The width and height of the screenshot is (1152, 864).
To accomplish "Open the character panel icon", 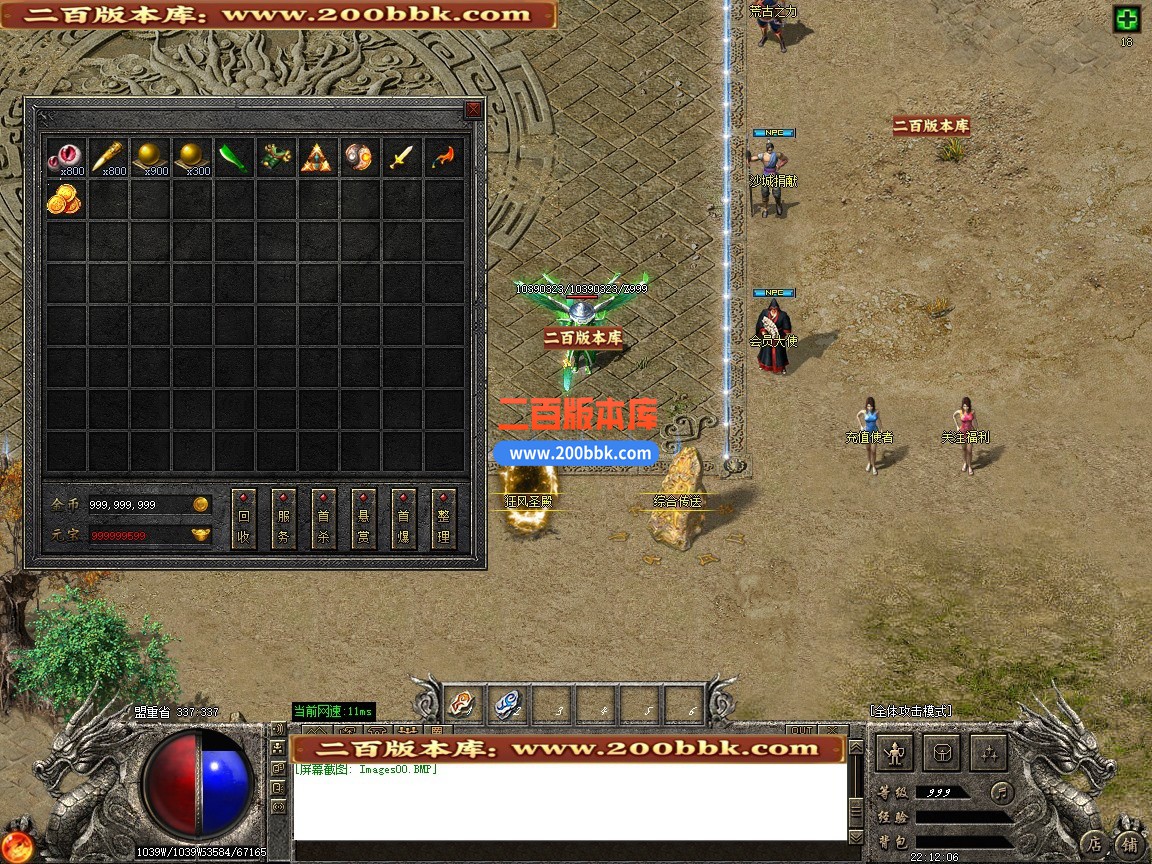I will click(895, 753).
